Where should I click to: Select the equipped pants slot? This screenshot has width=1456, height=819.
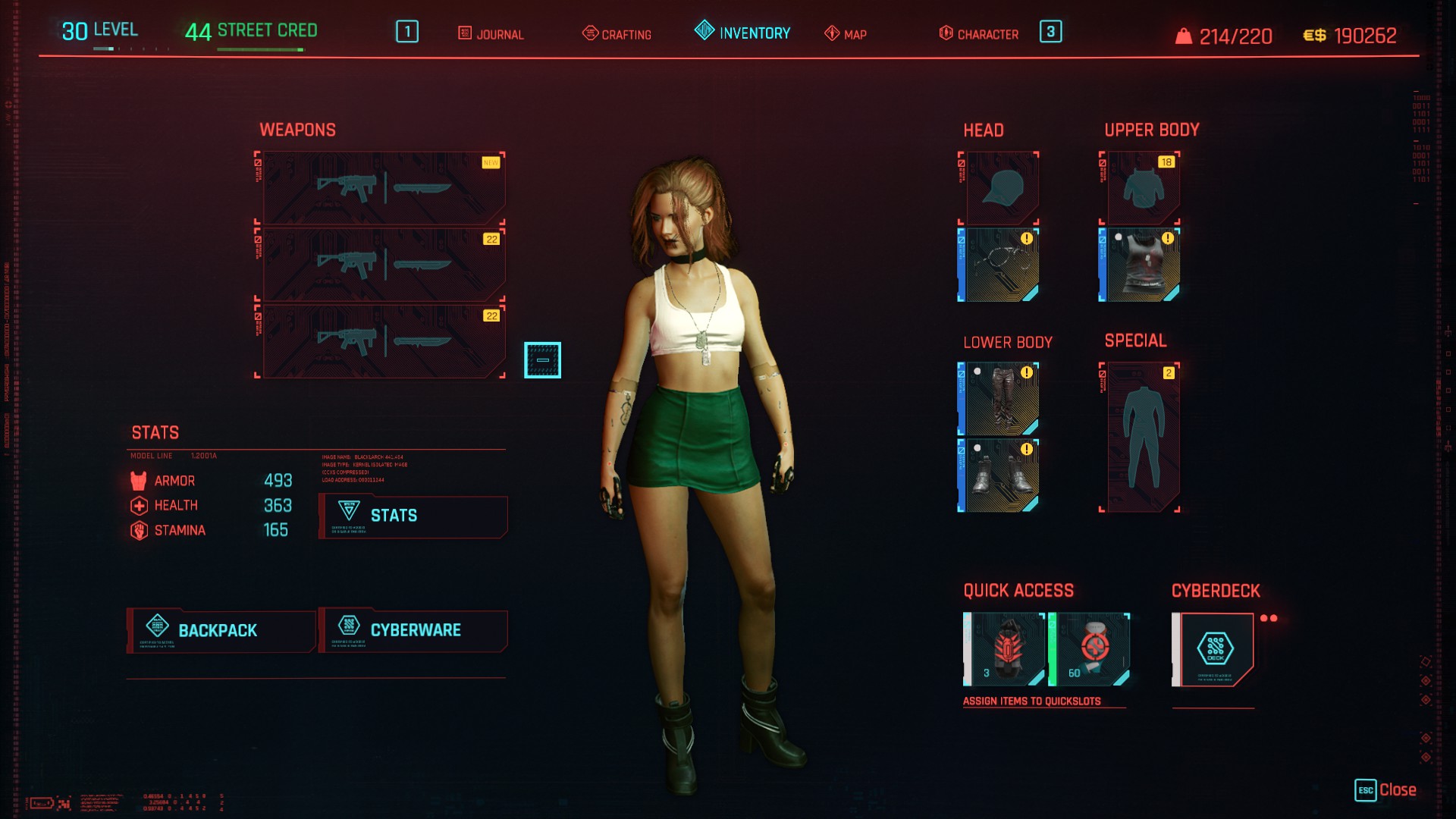pos(999,399)
